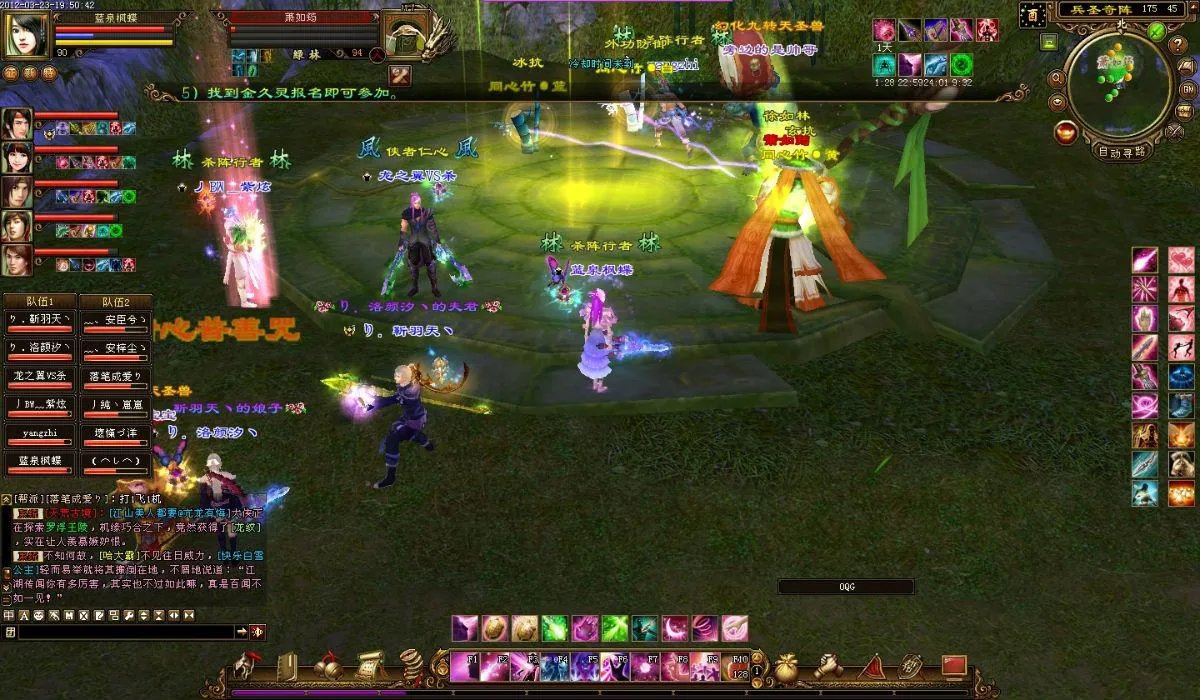Select raid member yangzhi
Image resolution: width=1200 pixels, height=700 pixels.
39,435
